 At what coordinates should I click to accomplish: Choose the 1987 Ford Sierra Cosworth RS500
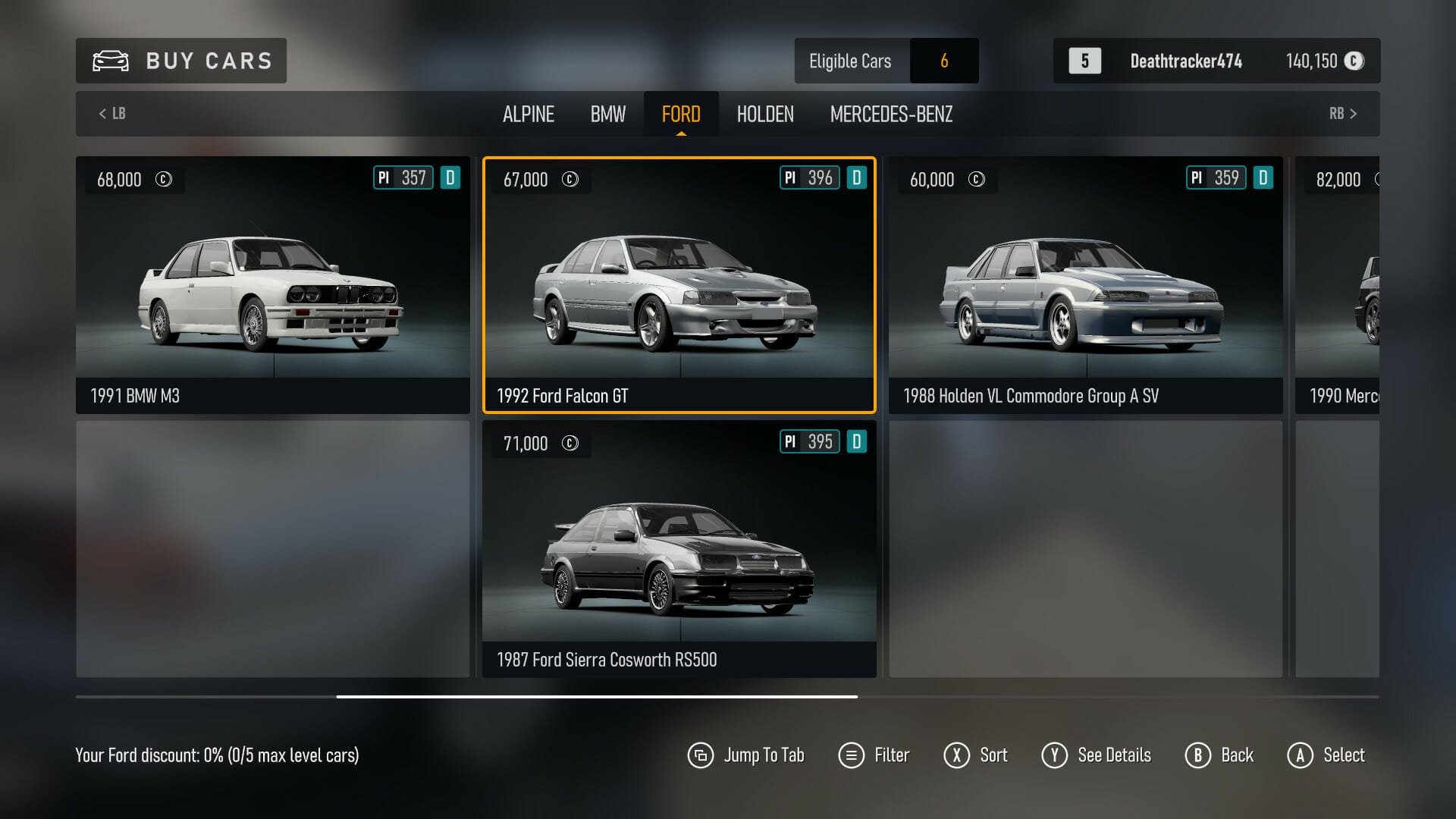click(679, 548)
